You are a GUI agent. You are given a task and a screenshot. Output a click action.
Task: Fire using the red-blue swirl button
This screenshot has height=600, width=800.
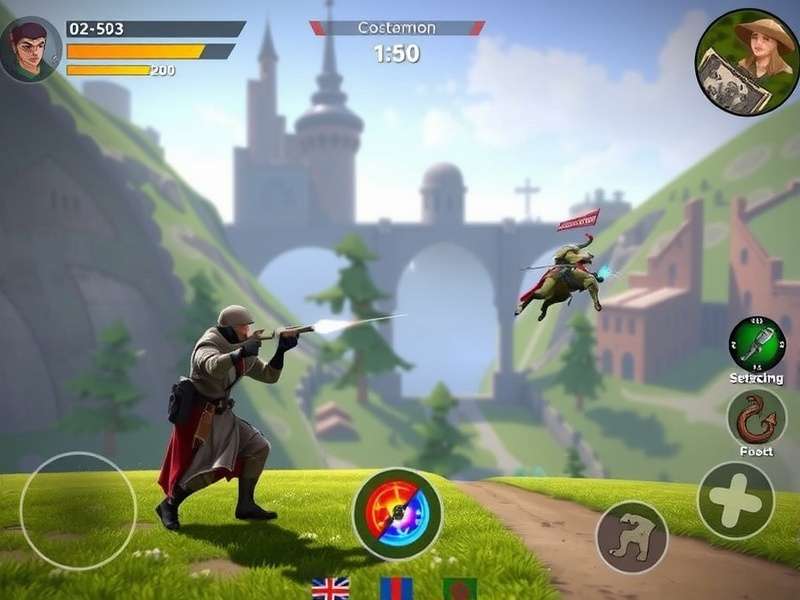tap(397, 514)
